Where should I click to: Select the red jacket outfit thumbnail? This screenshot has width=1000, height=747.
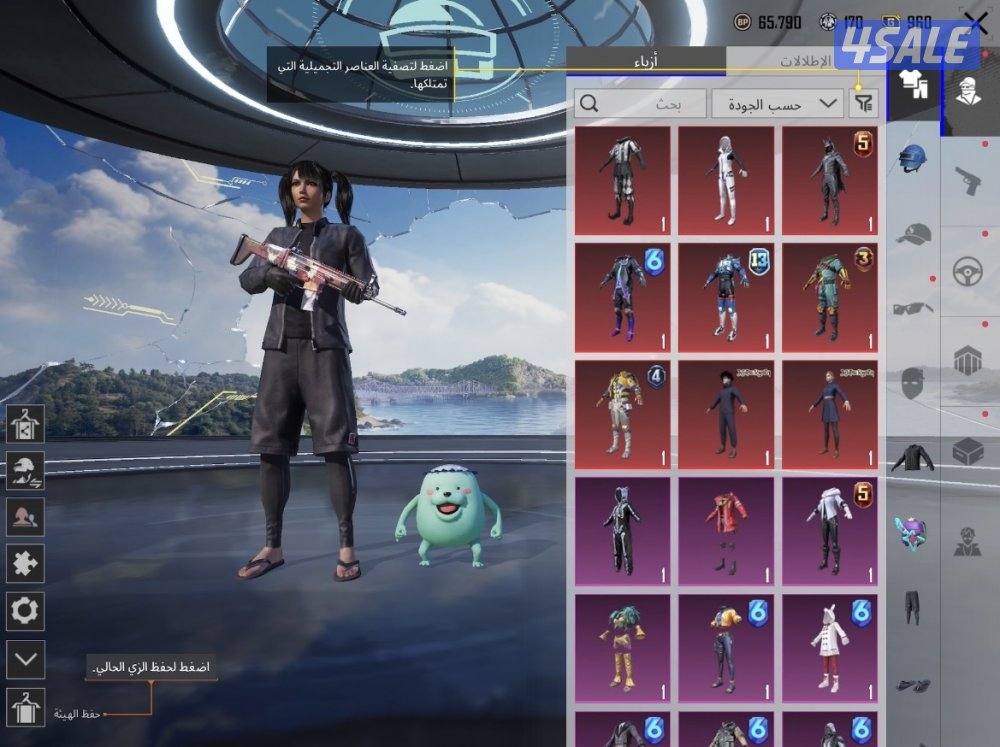pos(726,531)
